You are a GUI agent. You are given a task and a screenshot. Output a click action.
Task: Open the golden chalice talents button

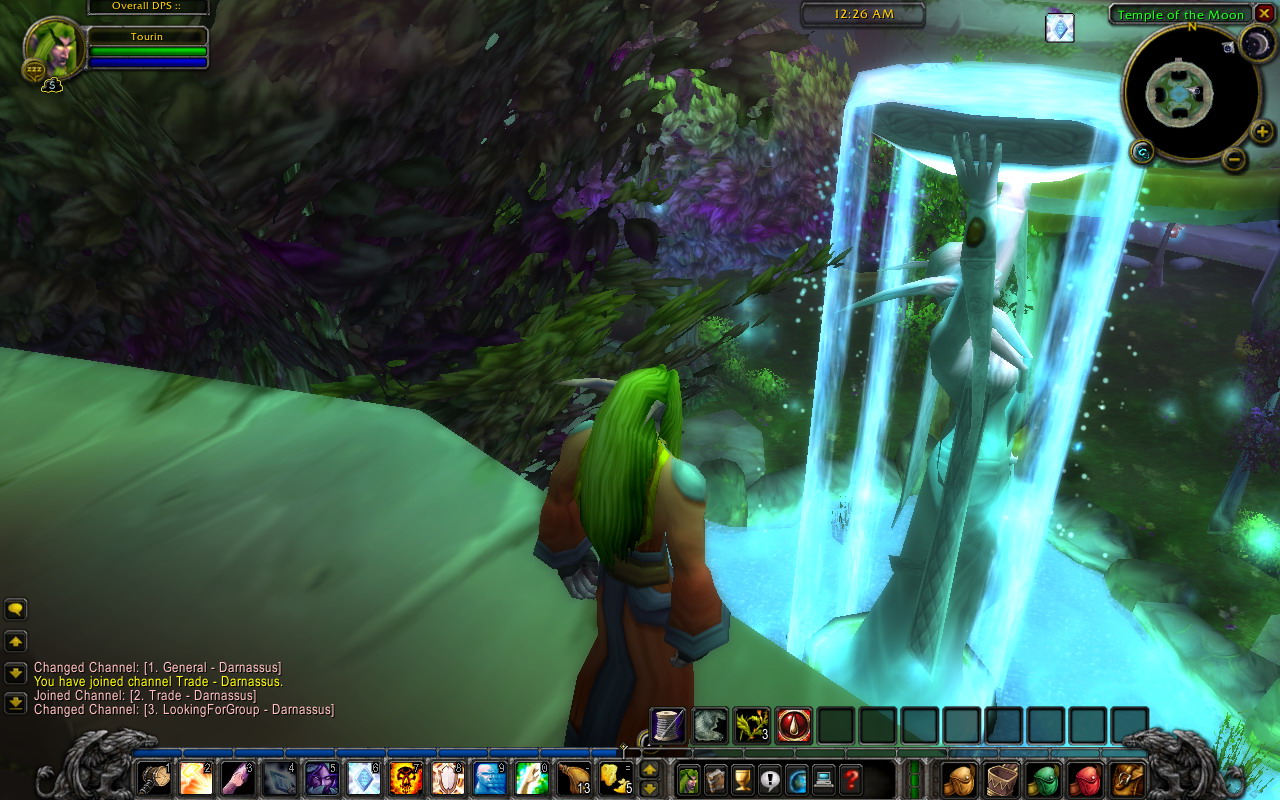coord(742,778)
